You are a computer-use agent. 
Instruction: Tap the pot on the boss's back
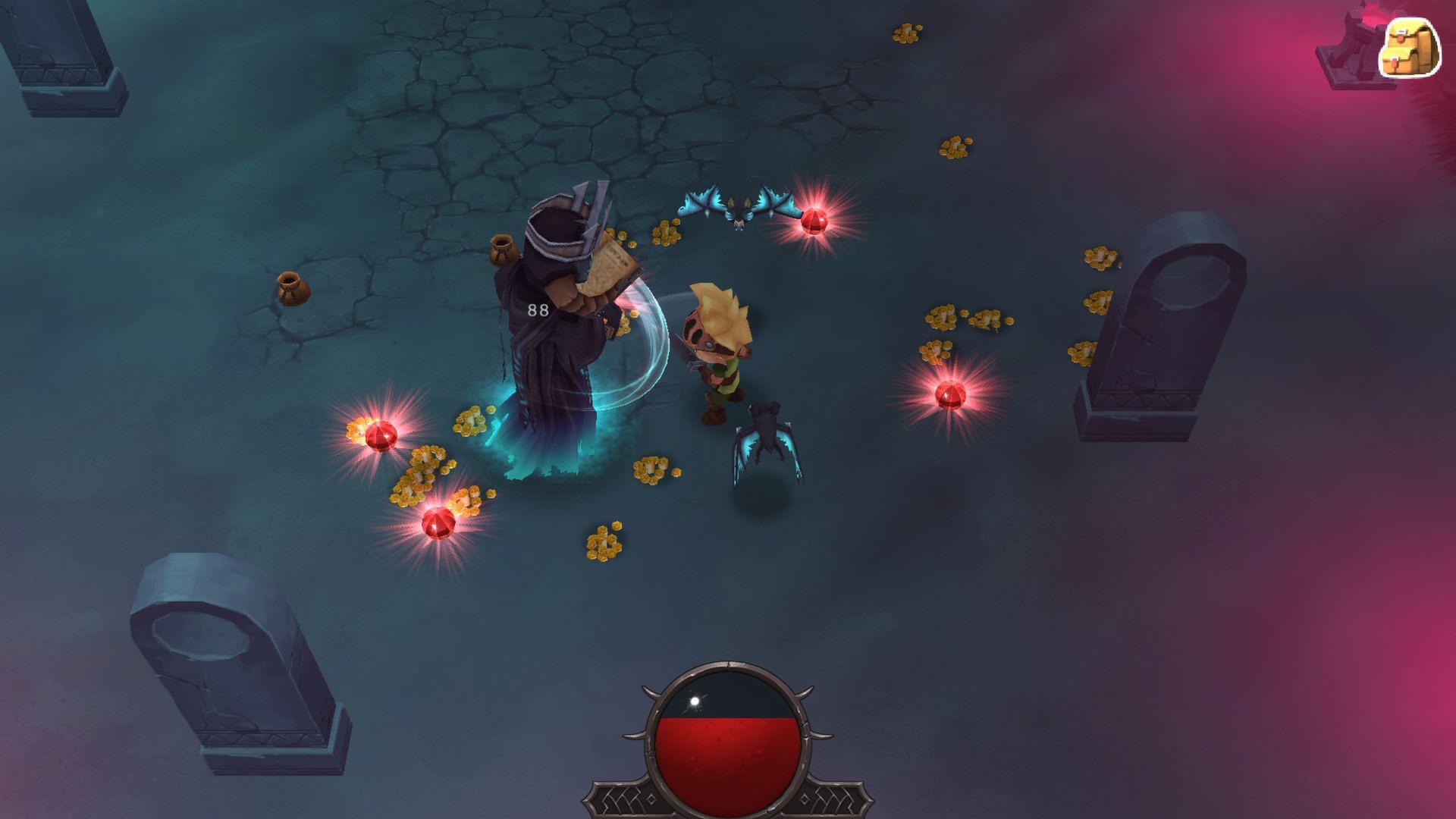[x=504, y=250]
